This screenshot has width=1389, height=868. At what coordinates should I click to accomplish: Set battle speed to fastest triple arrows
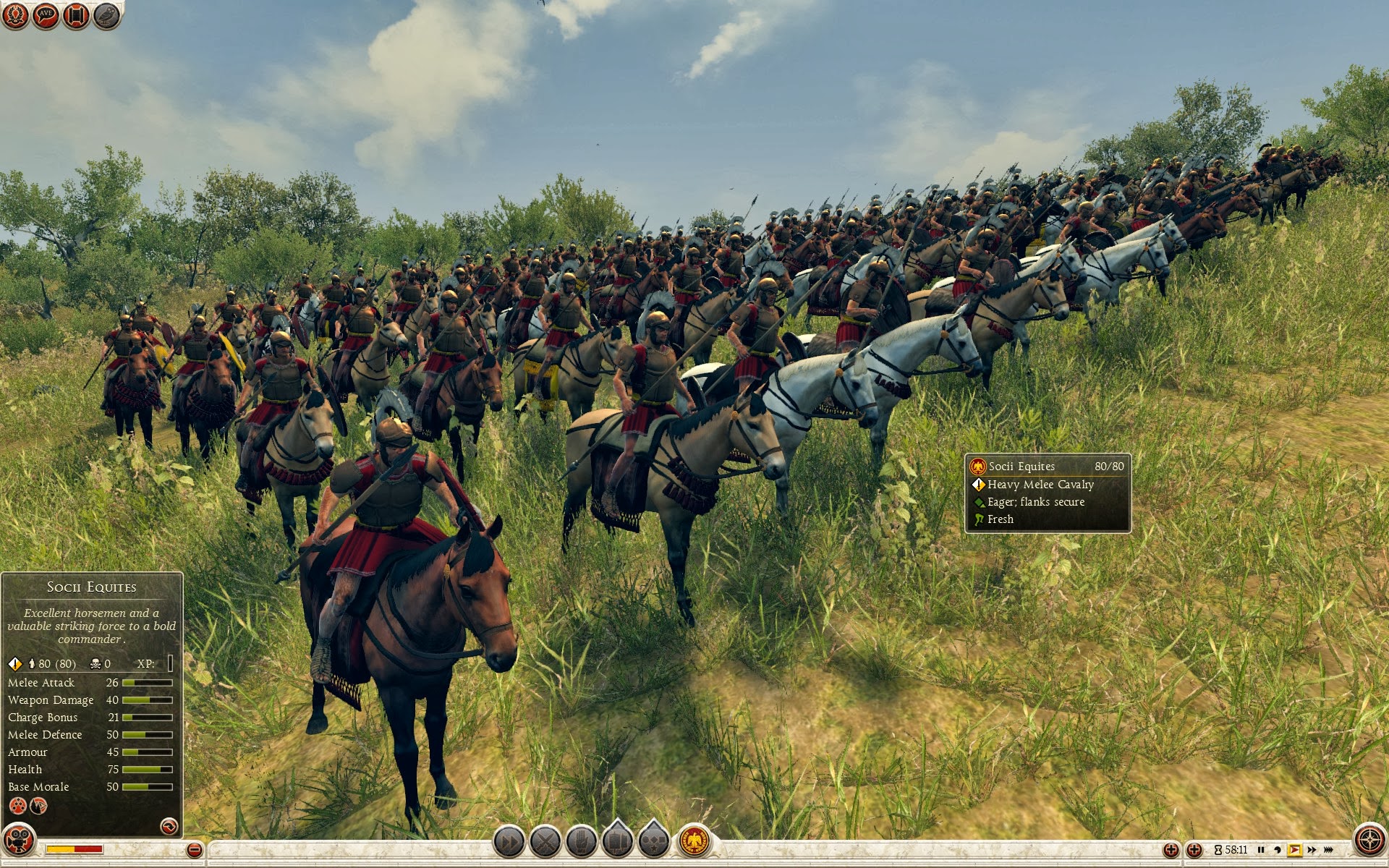pyautogui.click(x=1328, y=850)
